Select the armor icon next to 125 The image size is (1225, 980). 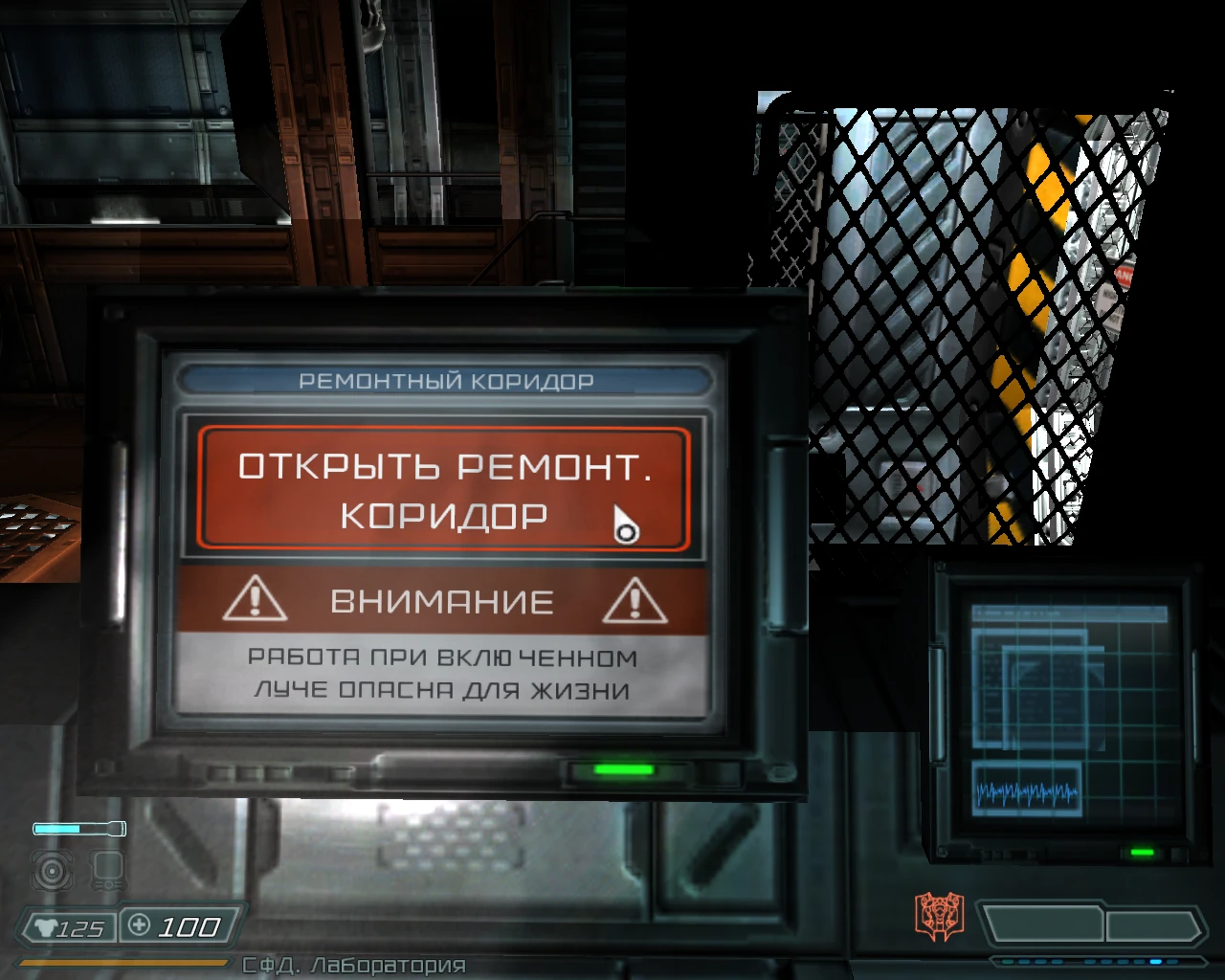(43, 926)
